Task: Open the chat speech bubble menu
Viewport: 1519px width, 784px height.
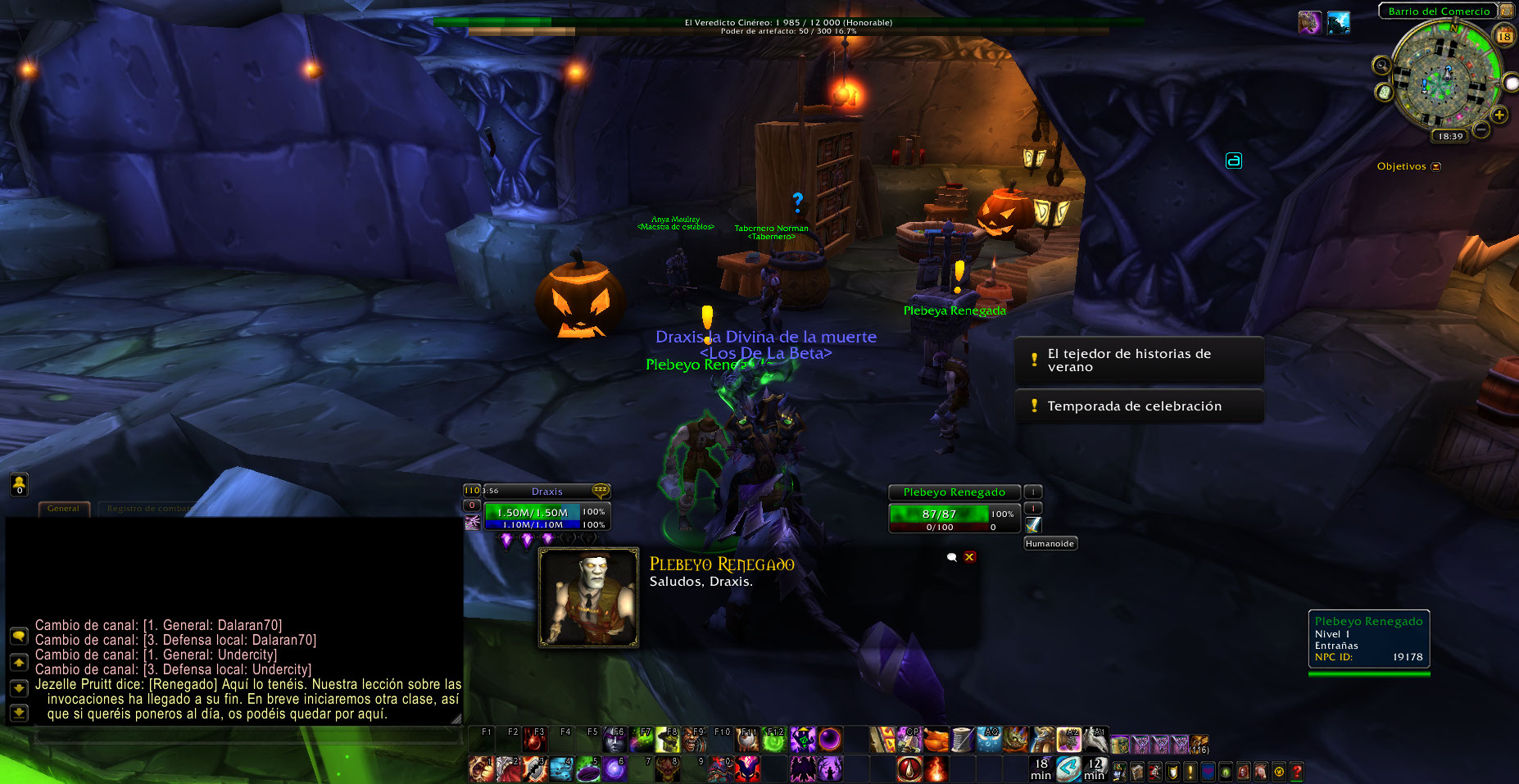Action: click(18, 637)
